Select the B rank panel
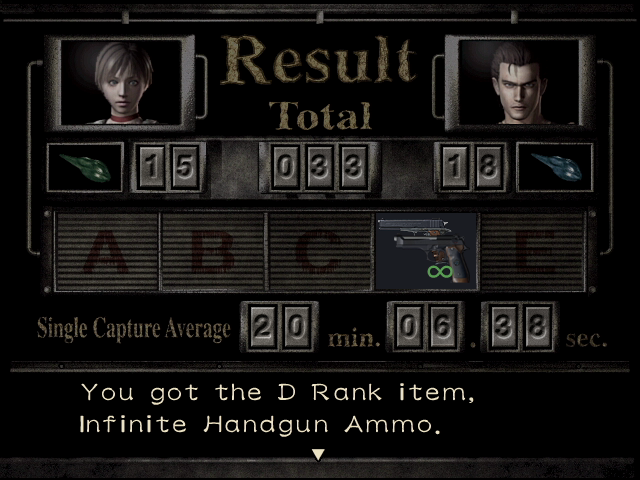The image size is (640, 480). pos(214,251)
